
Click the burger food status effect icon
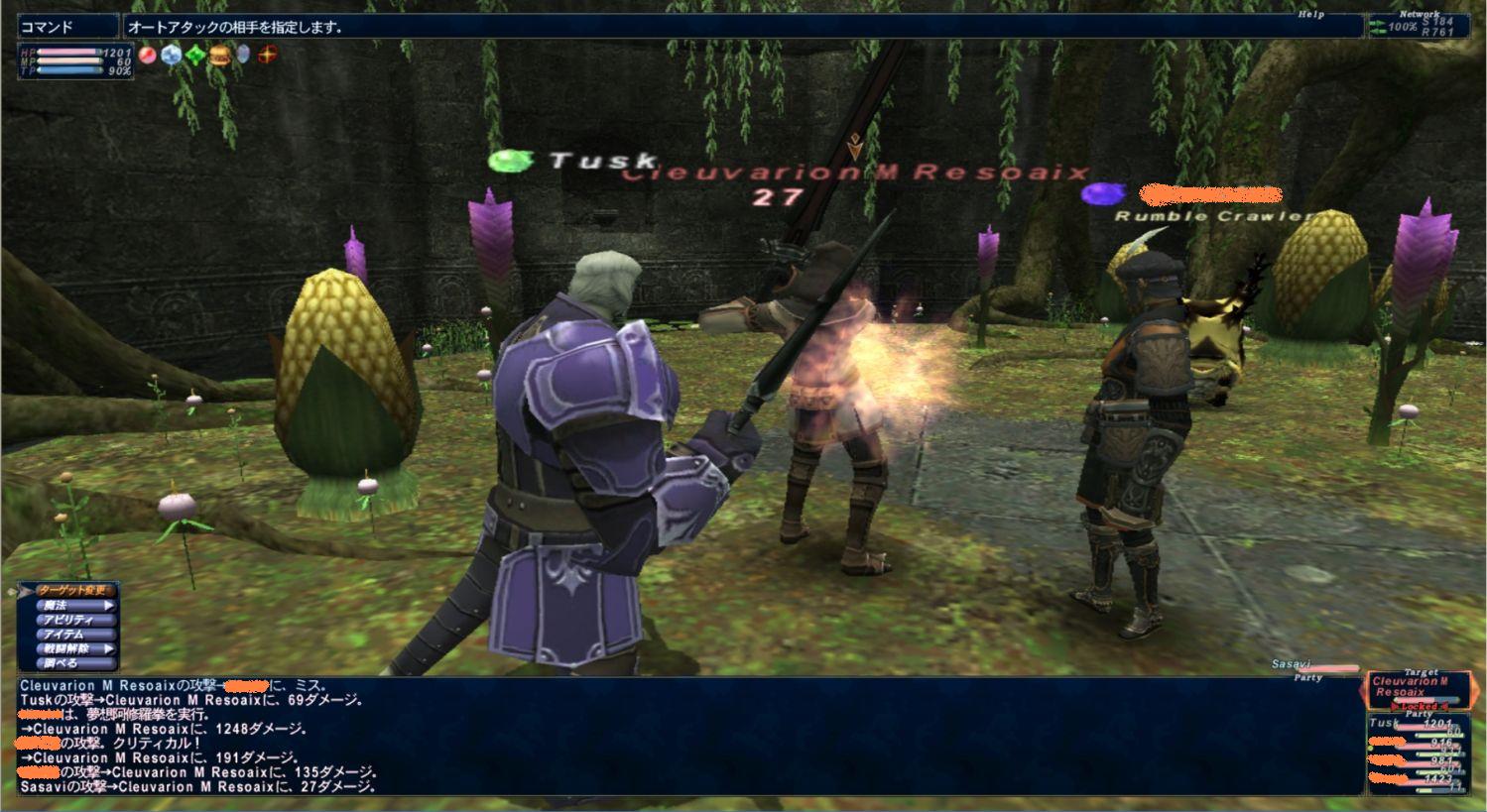[219, 56]
